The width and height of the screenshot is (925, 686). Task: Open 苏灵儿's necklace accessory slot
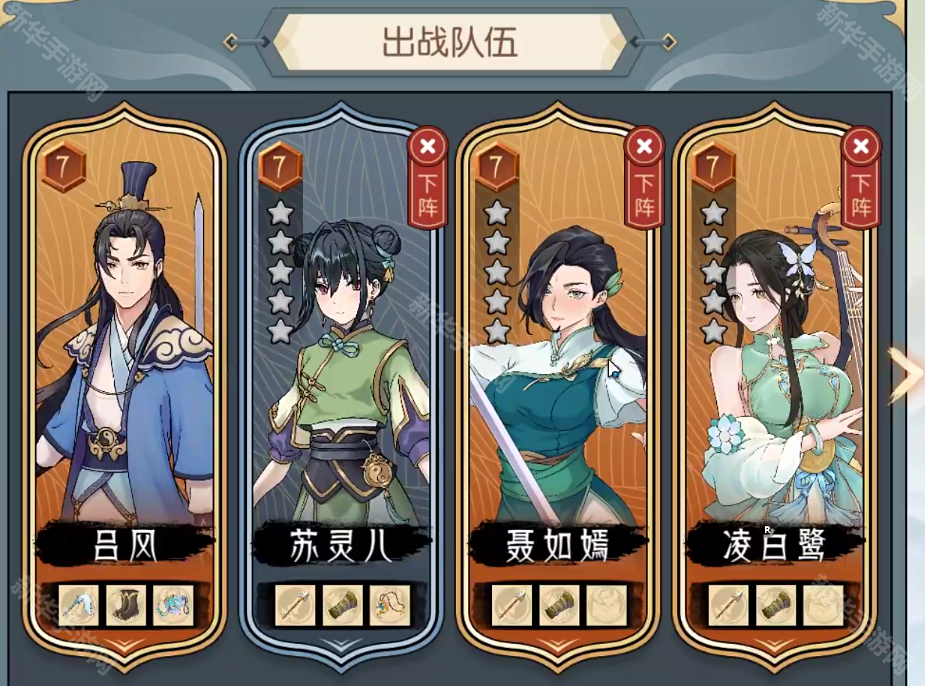(x=390, y=605)
